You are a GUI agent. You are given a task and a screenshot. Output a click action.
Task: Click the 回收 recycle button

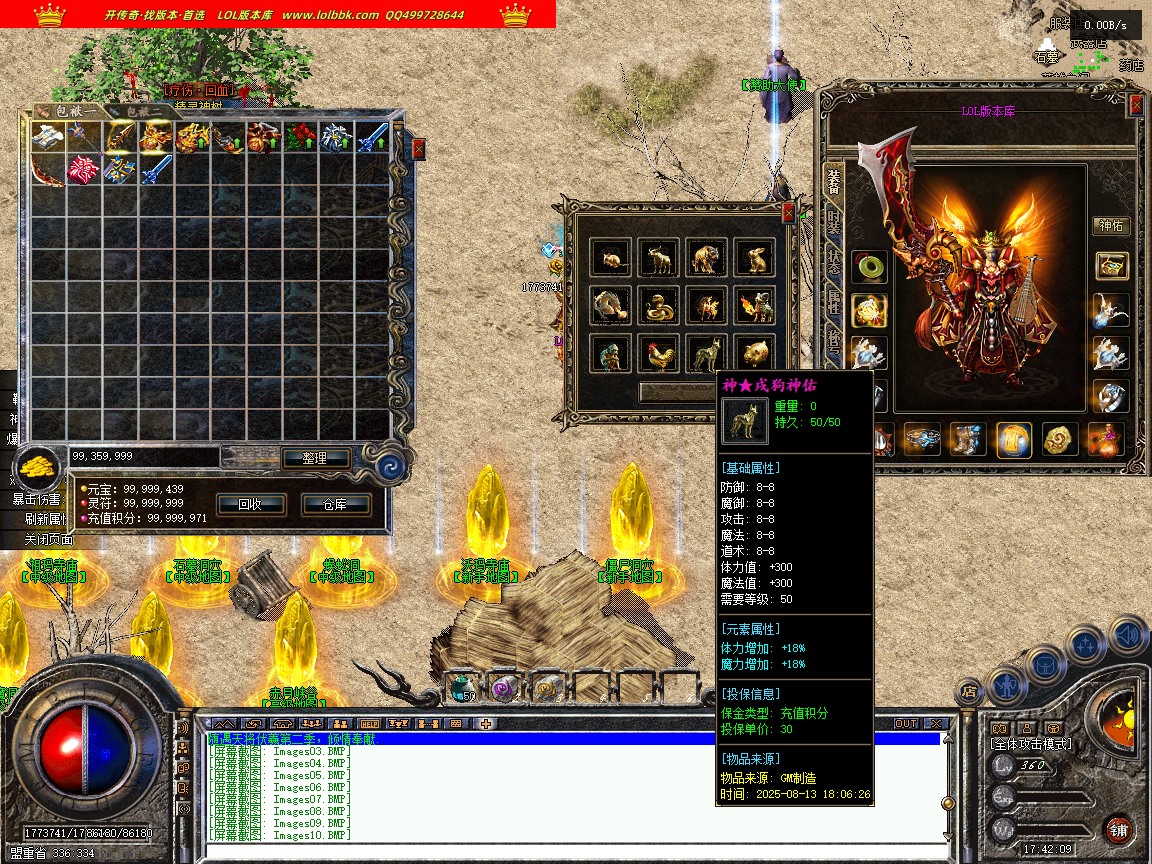coord(249,504)
